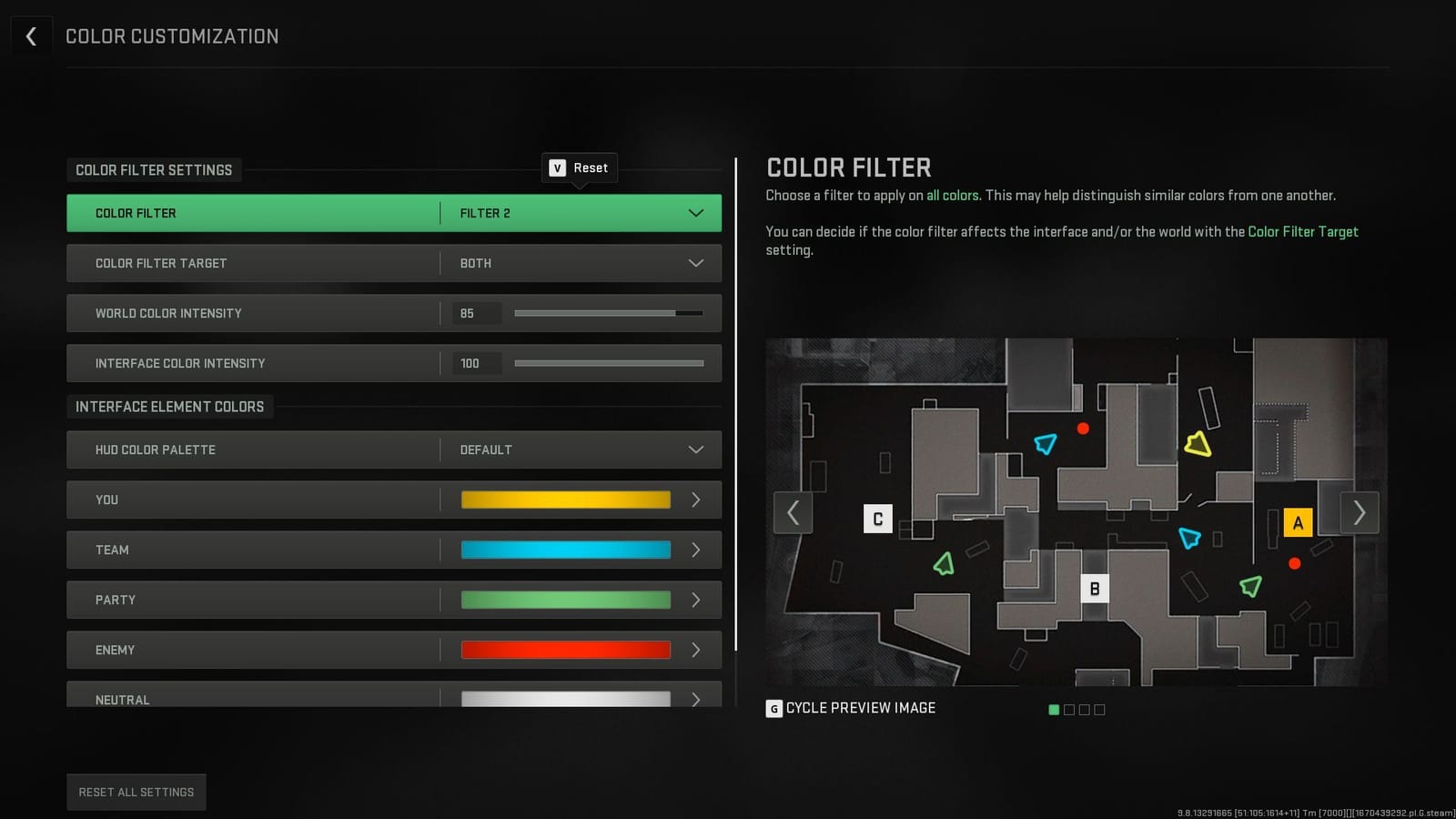
Task: Open the Neutral color editor via its chevron
Action: pyautogui.click(x=695, y=700)
